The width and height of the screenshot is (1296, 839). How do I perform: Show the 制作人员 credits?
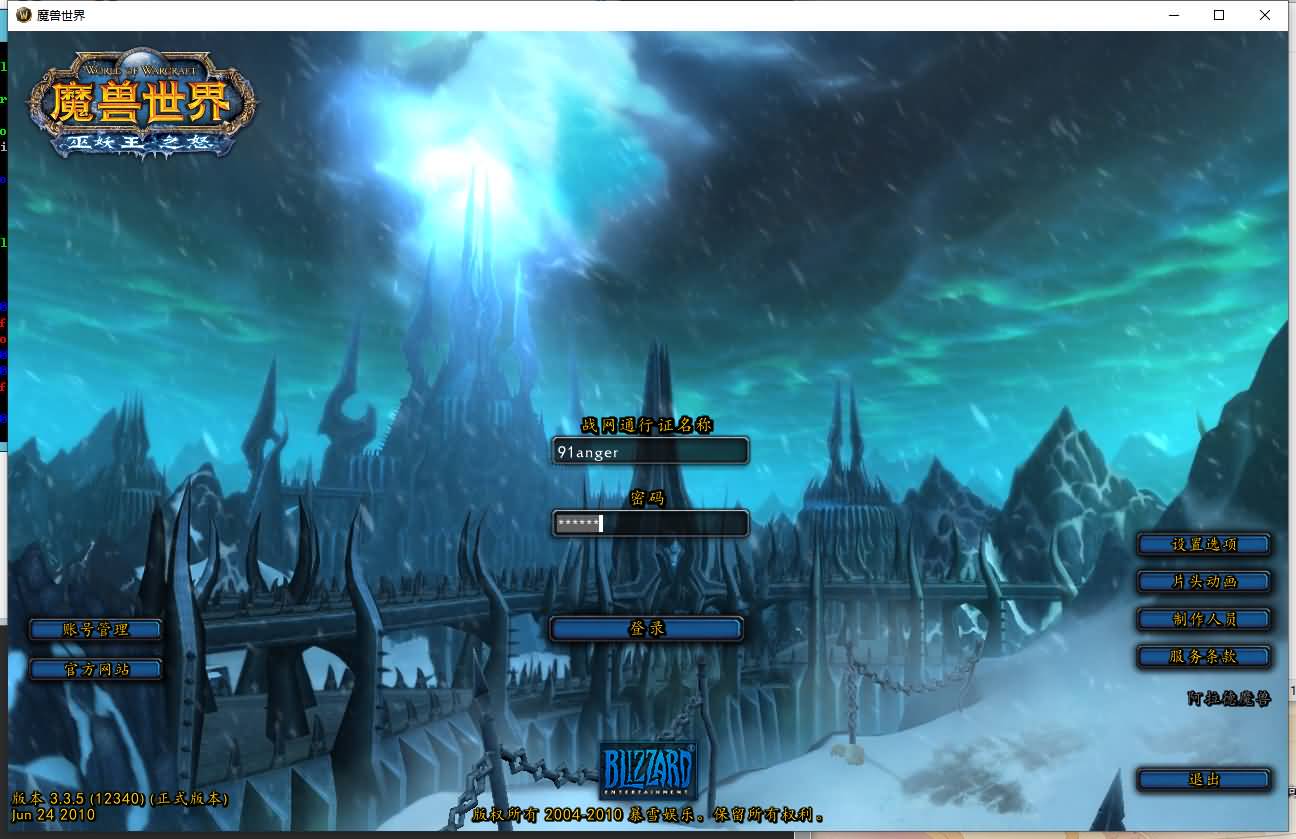[x=1204, y=619]
